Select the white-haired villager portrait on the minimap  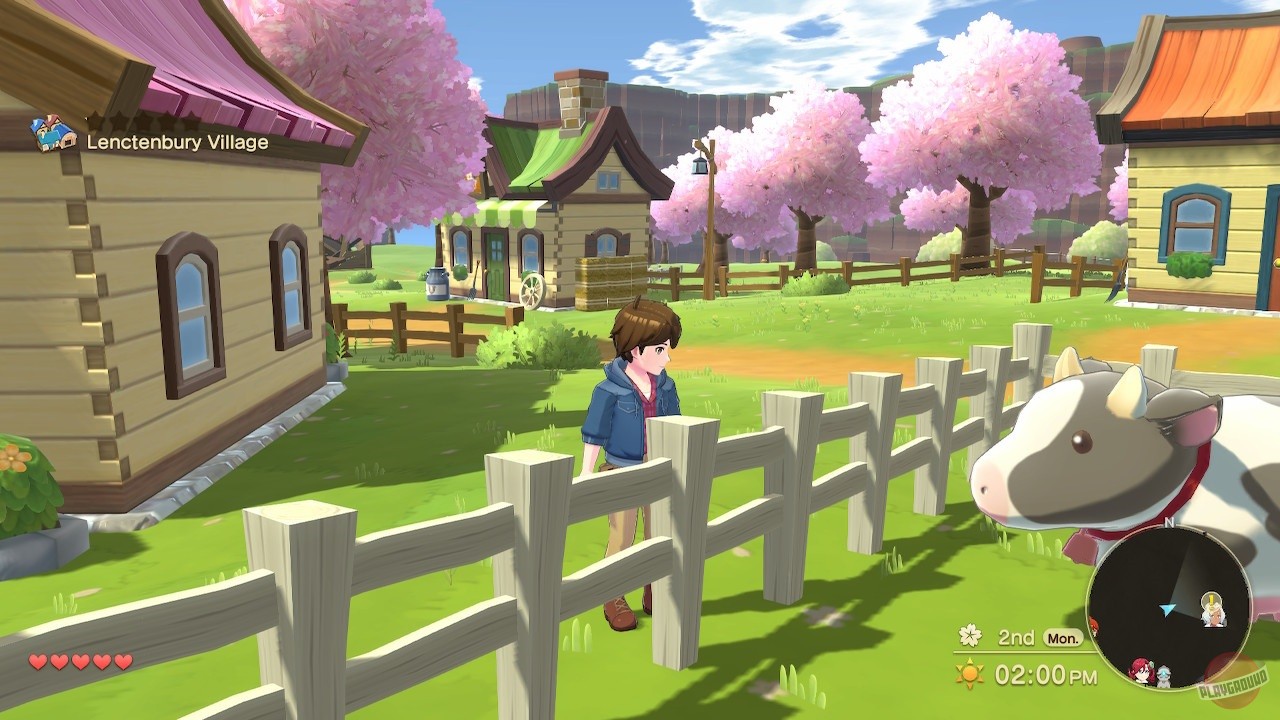coord(1213,618)
